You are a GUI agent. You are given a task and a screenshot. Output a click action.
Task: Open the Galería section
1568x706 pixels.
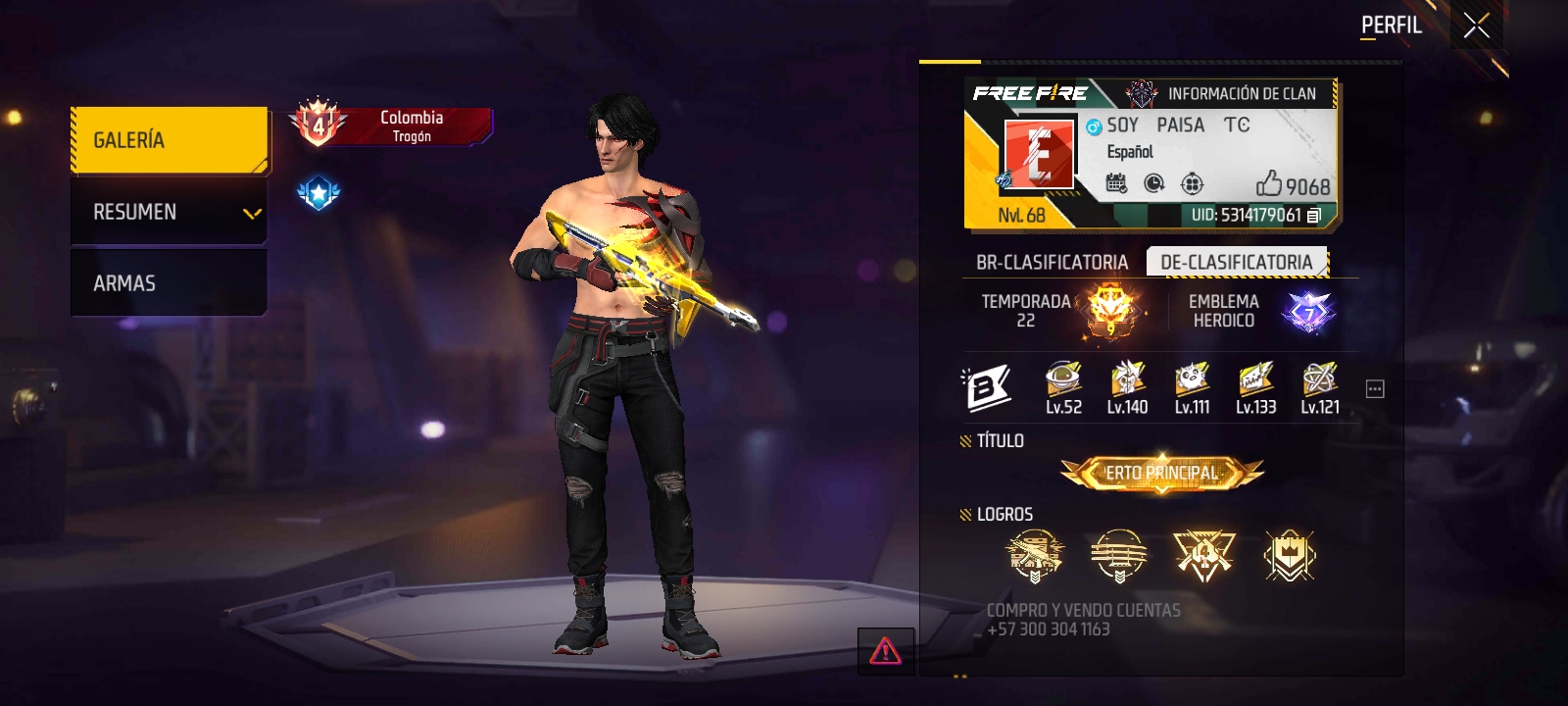click(x=169, y=140)
